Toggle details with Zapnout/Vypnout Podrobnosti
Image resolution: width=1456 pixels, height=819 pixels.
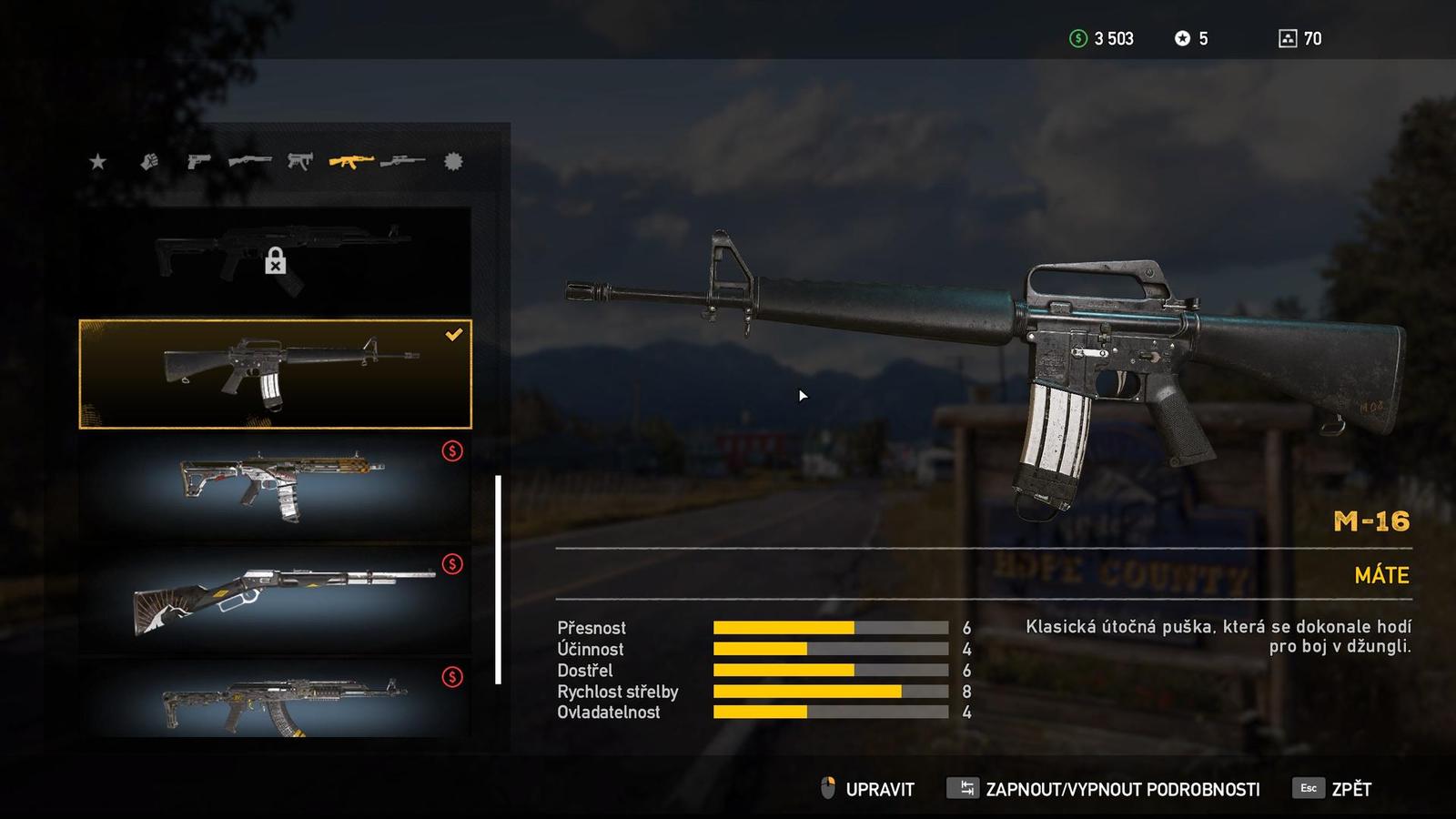(x=1104, y=789)
